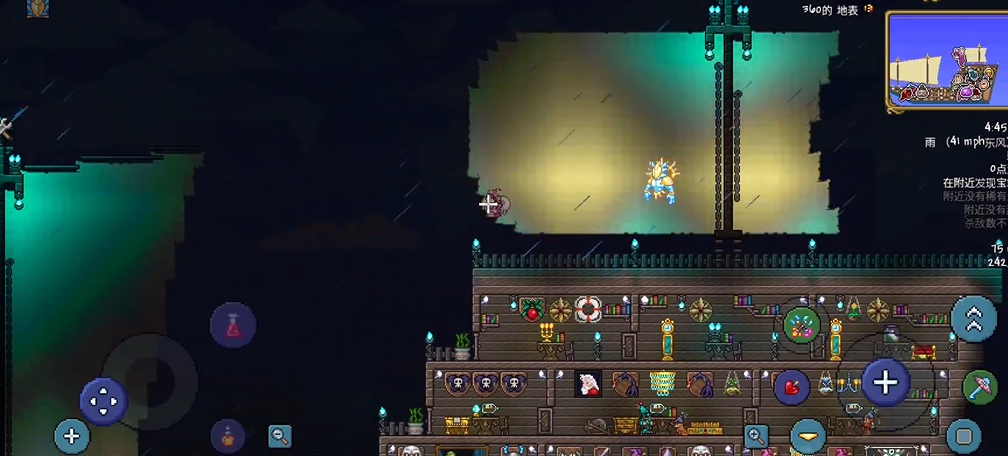This screenshot has width=1008, height=456.
Task: Tap the orange buff potion button
Action: tap(228, 437)
